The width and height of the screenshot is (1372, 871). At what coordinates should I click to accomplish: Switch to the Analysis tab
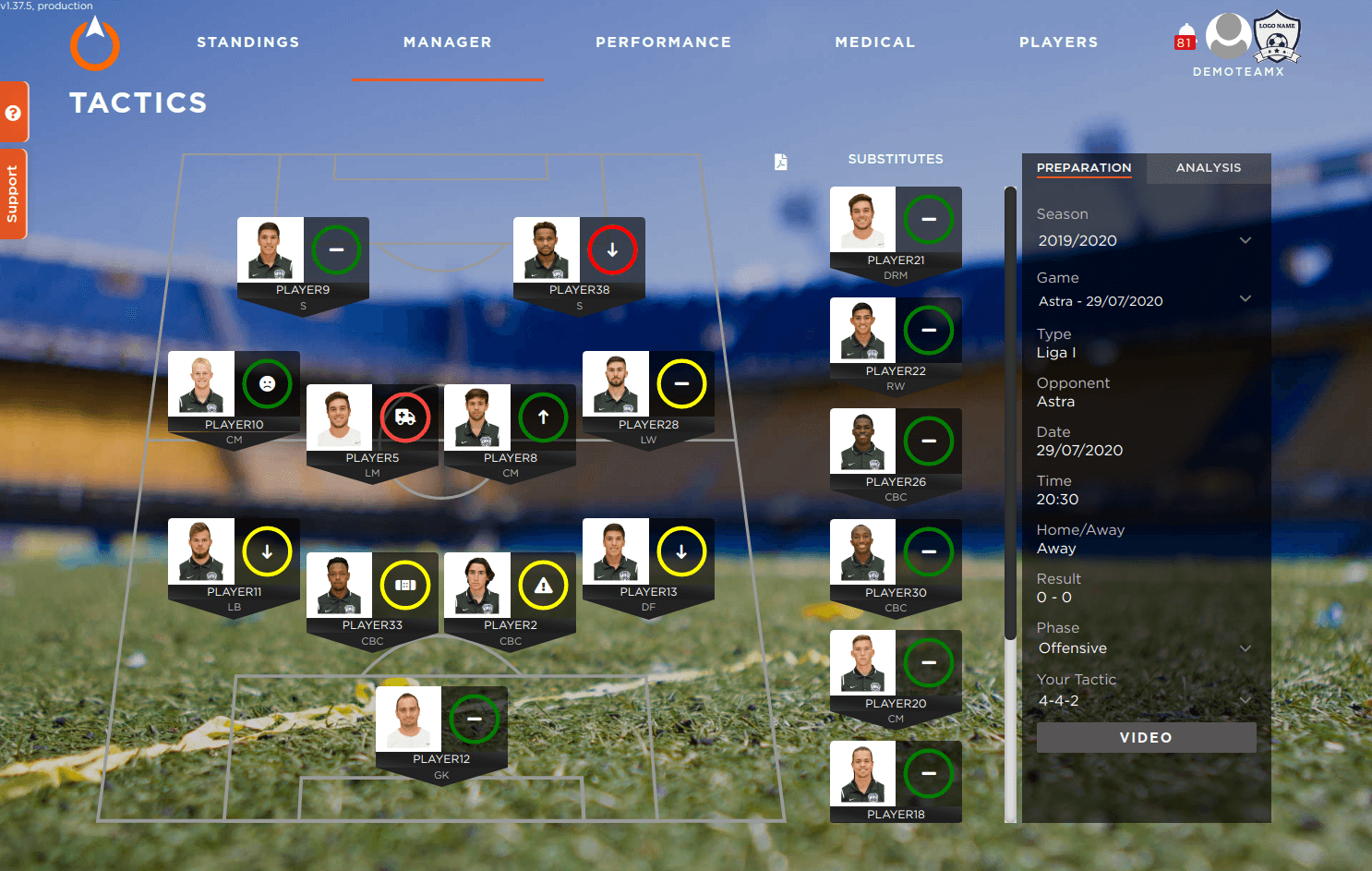[x=1208, y=168]
